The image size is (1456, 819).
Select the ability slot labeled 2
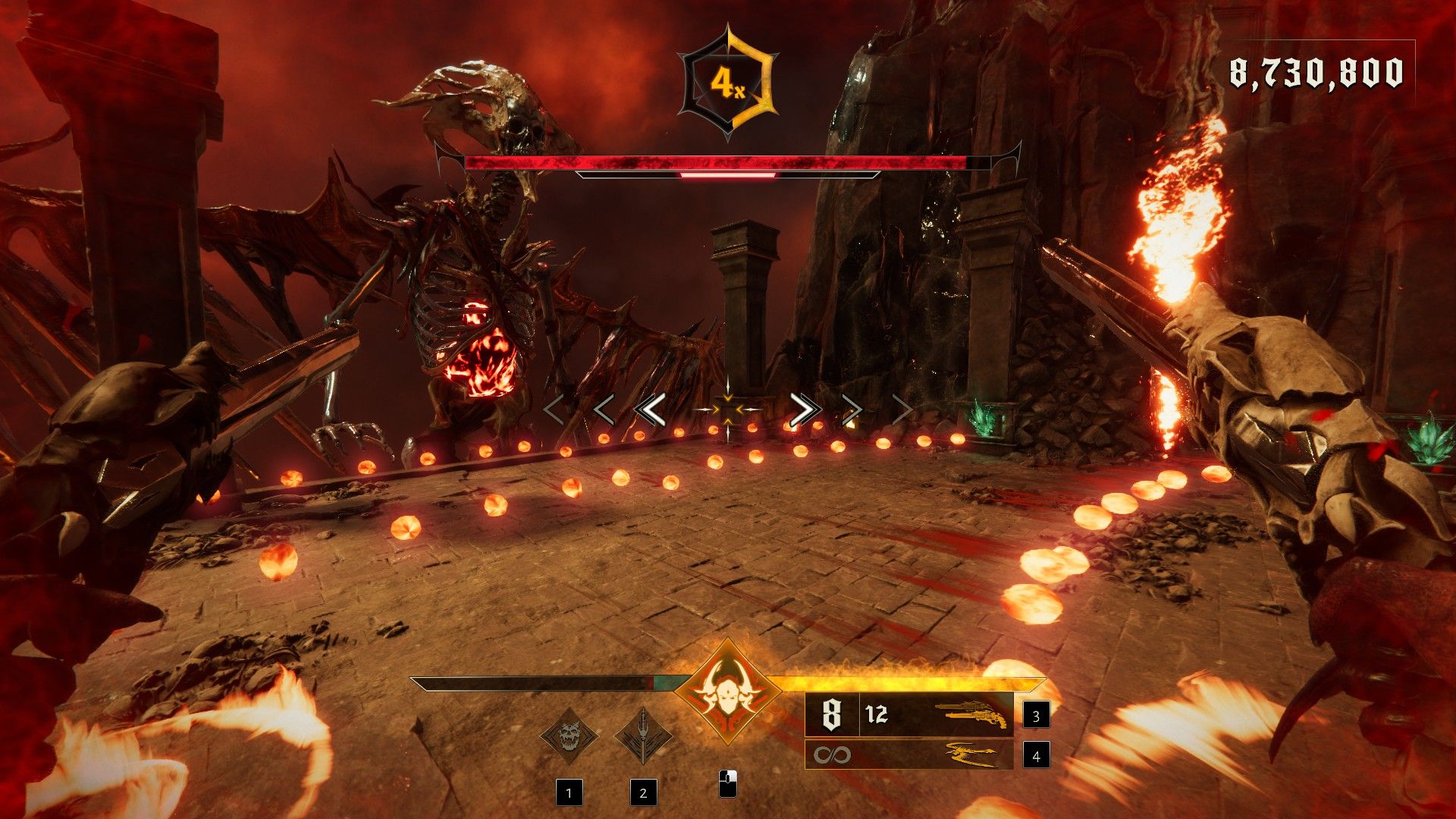(x=643, y=793)
